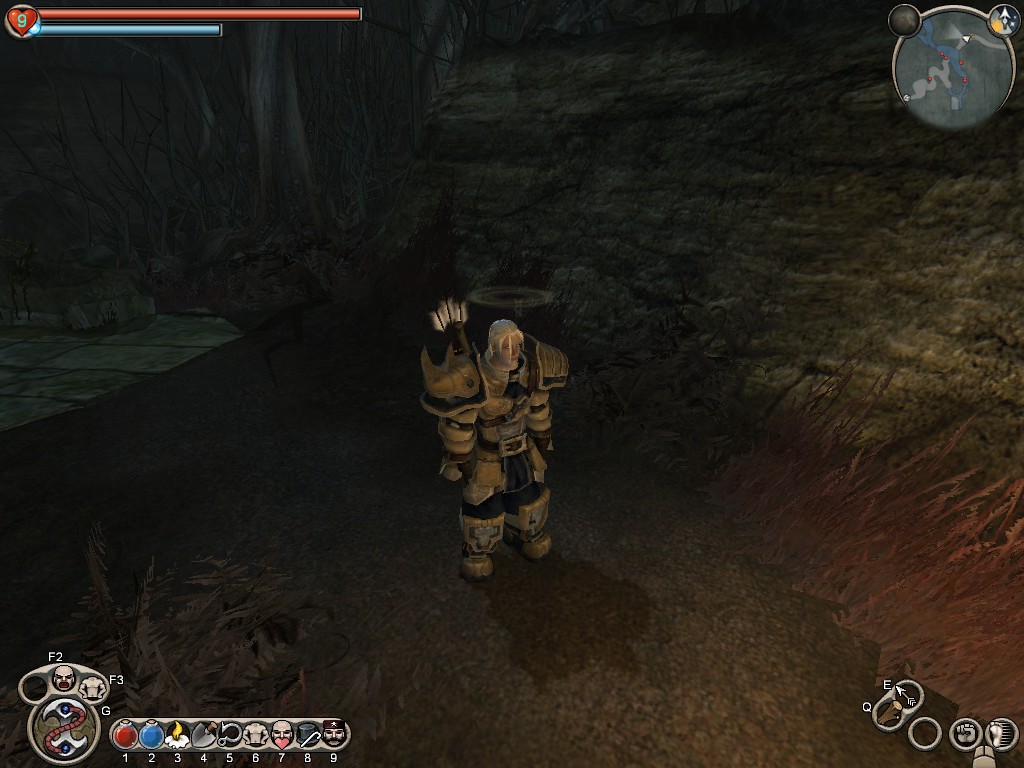Select the wooden stick melee weapon
Viewport: 1024px width, 768px height.
[888, 711]
